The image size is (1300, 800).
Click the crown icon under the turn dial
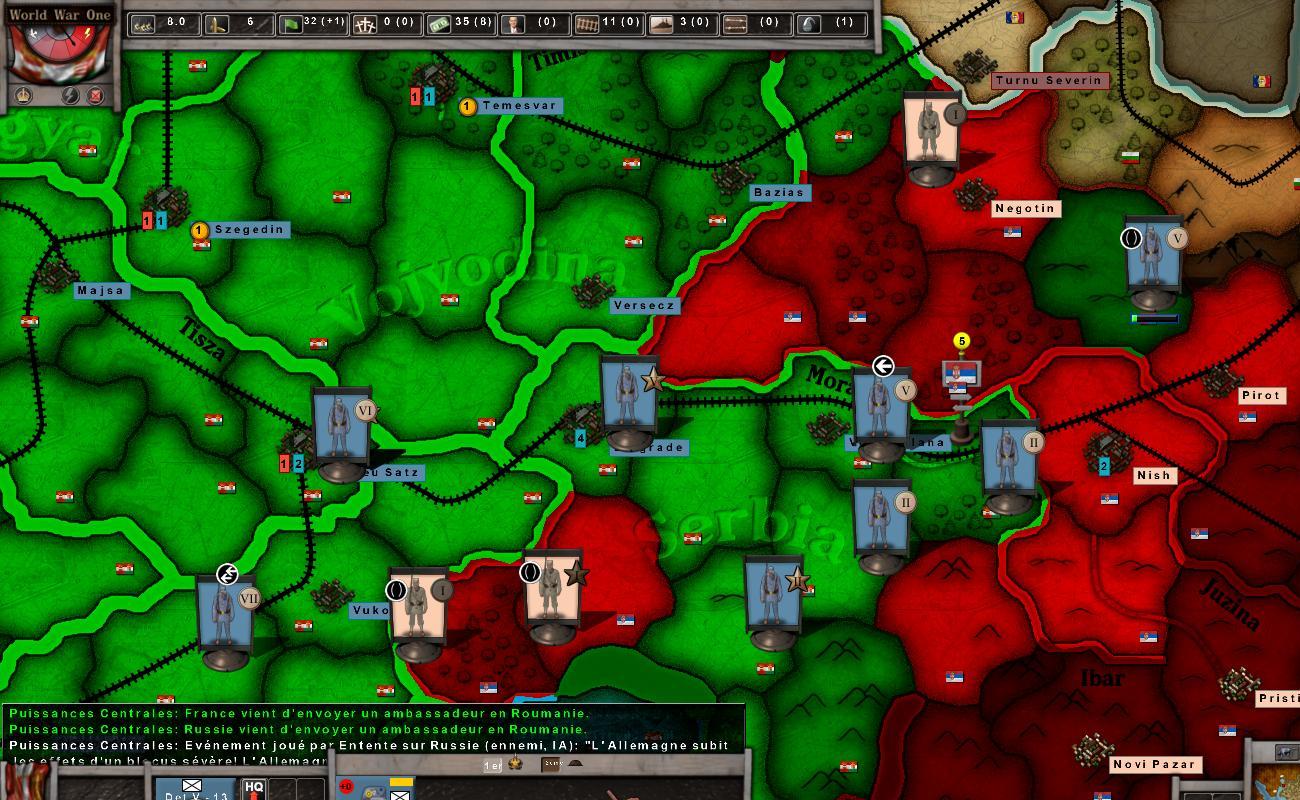[24, 96]
